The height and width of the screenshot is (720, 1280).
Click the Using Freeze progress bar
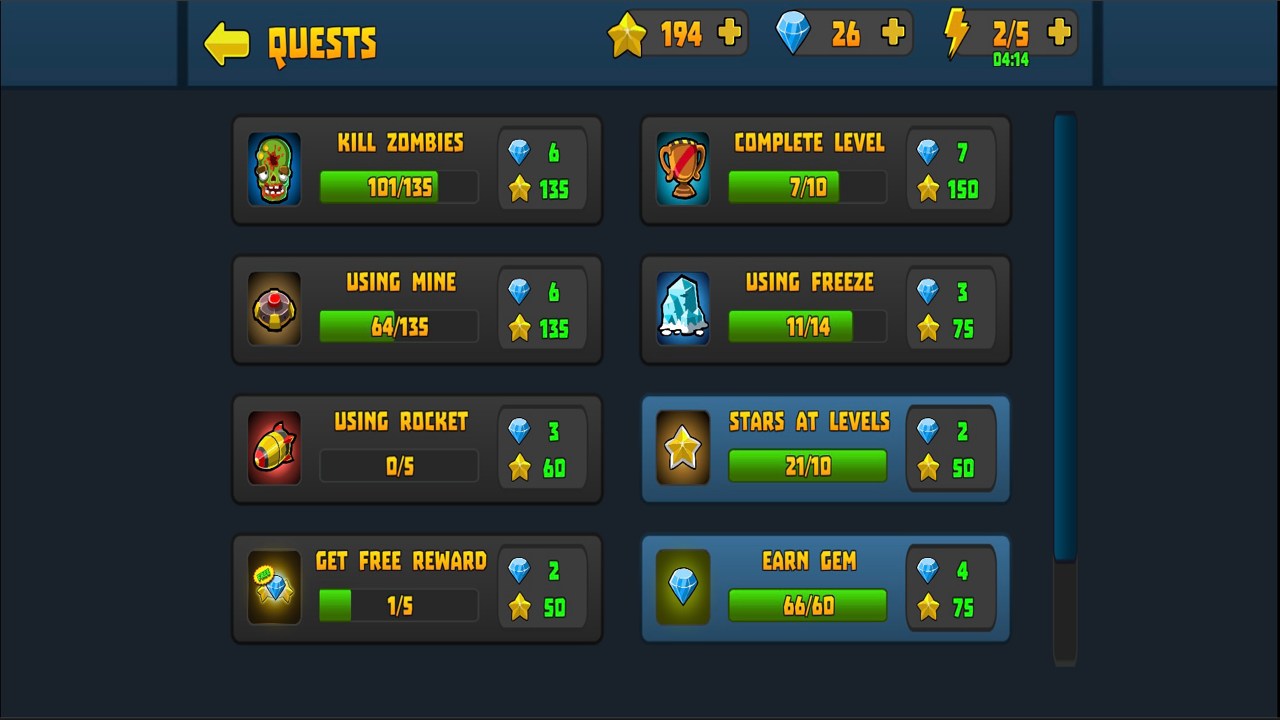(x=807, y=326)
